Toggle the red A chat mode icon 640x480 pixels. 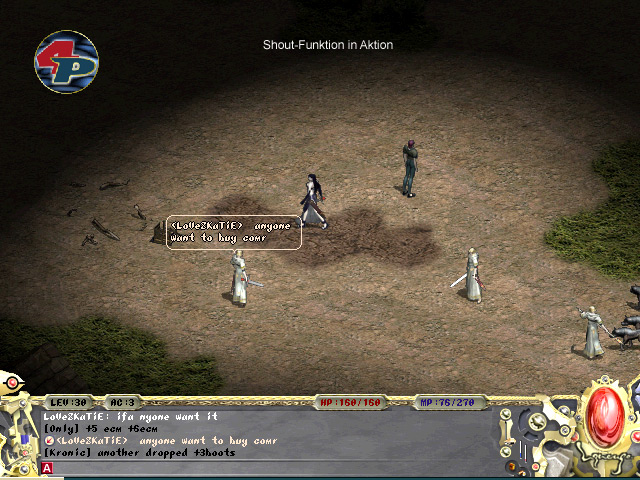point(47,468)
